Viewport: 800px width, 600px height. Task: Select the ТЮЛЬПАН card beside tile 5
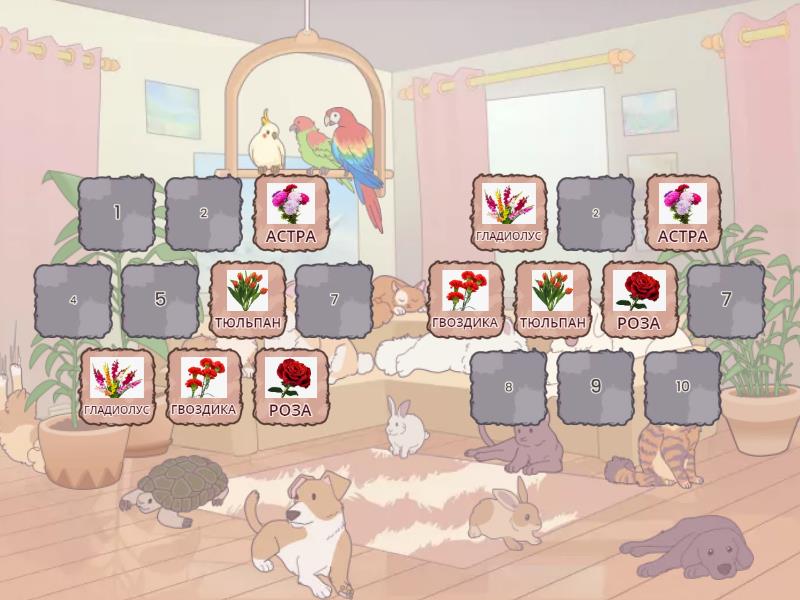click(248, 300)
